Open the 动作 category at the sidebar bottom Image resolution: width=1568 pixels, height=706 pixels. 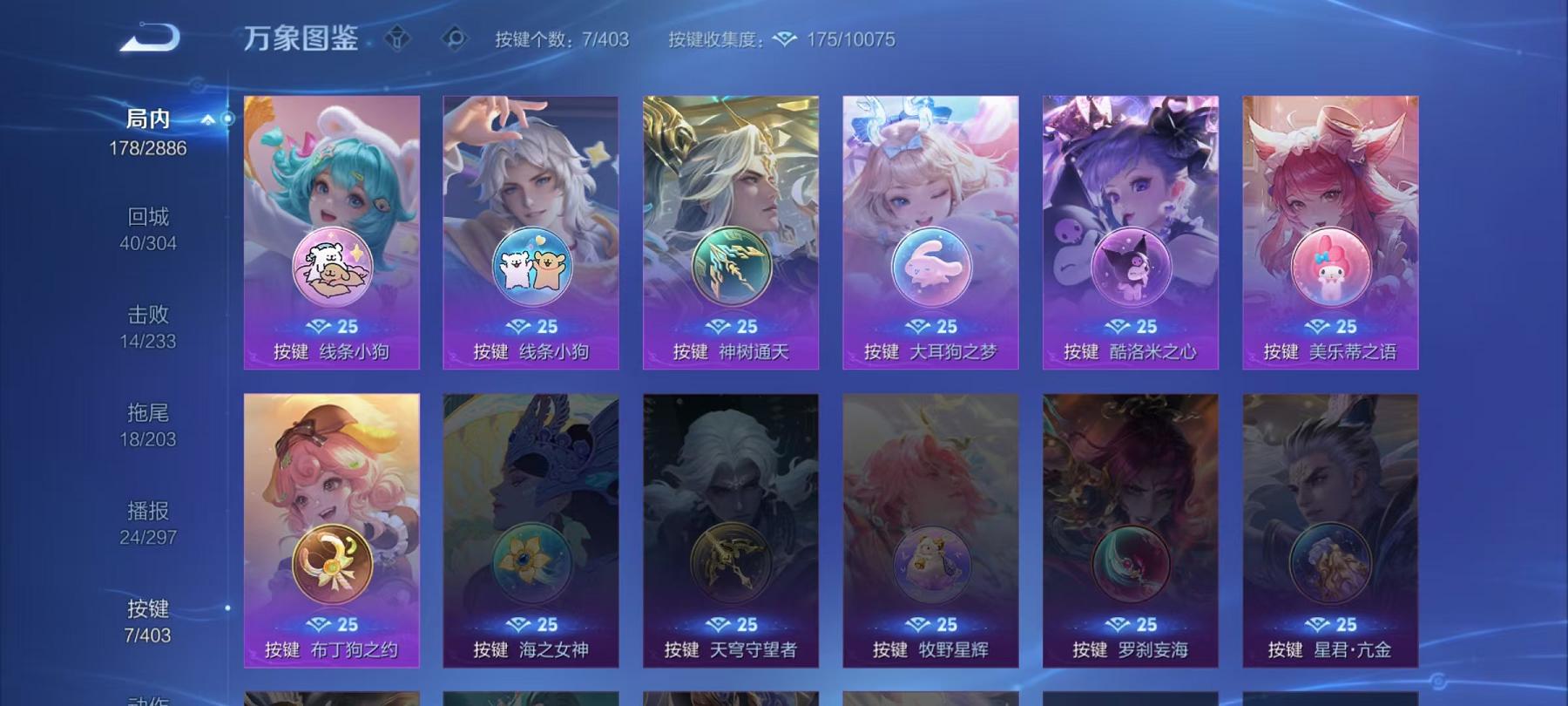pos(146,699)
